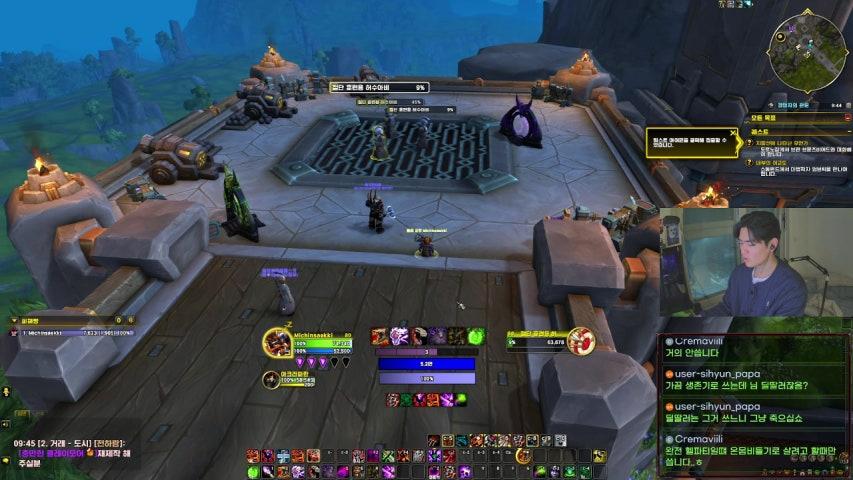This screenshot has width=853, height=480.
Task: Click the player portrait frame
Action: (x=278, y=342)
